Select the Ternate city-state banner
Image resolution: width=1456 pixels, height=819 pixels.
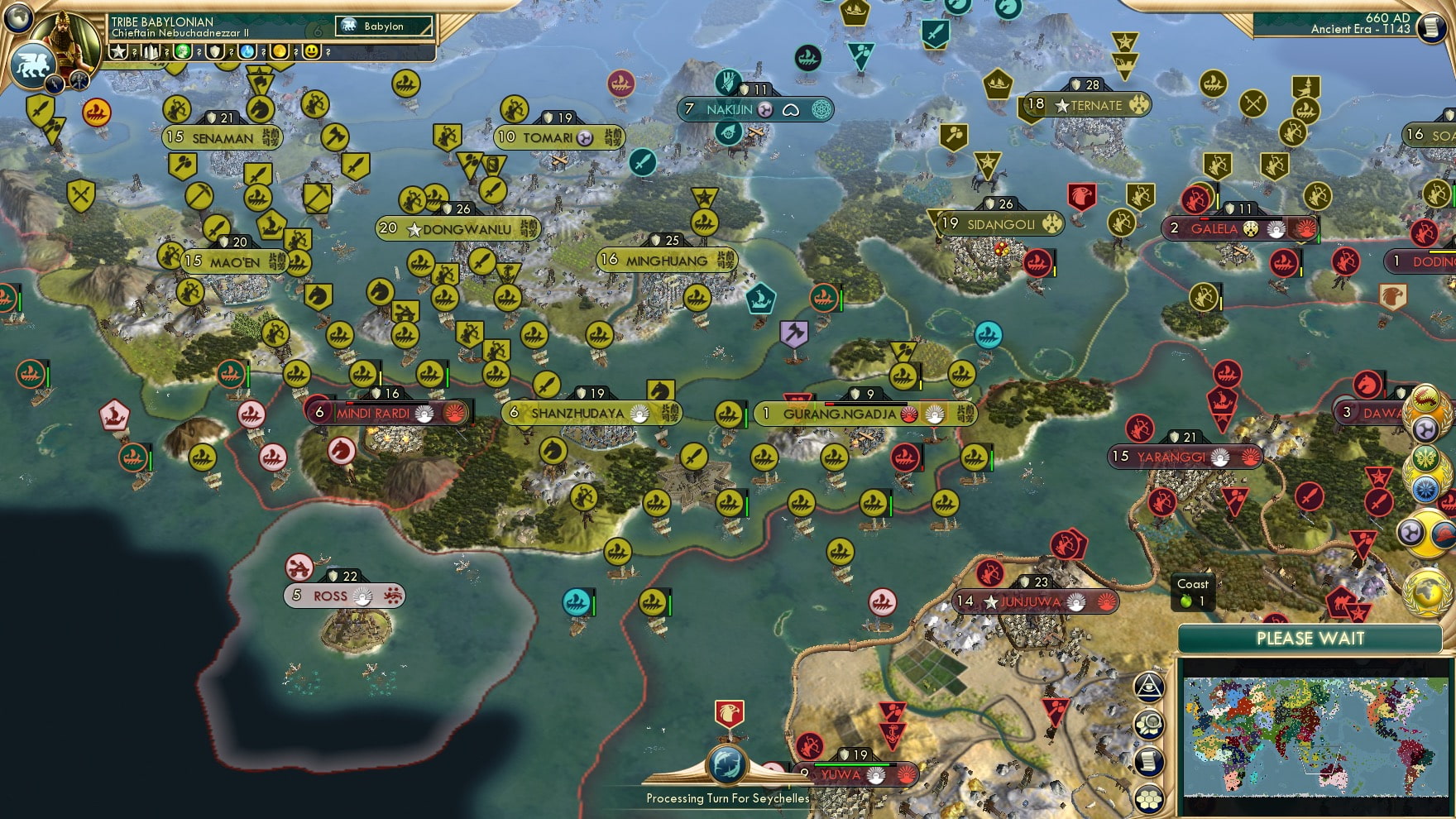point(1094,105)
